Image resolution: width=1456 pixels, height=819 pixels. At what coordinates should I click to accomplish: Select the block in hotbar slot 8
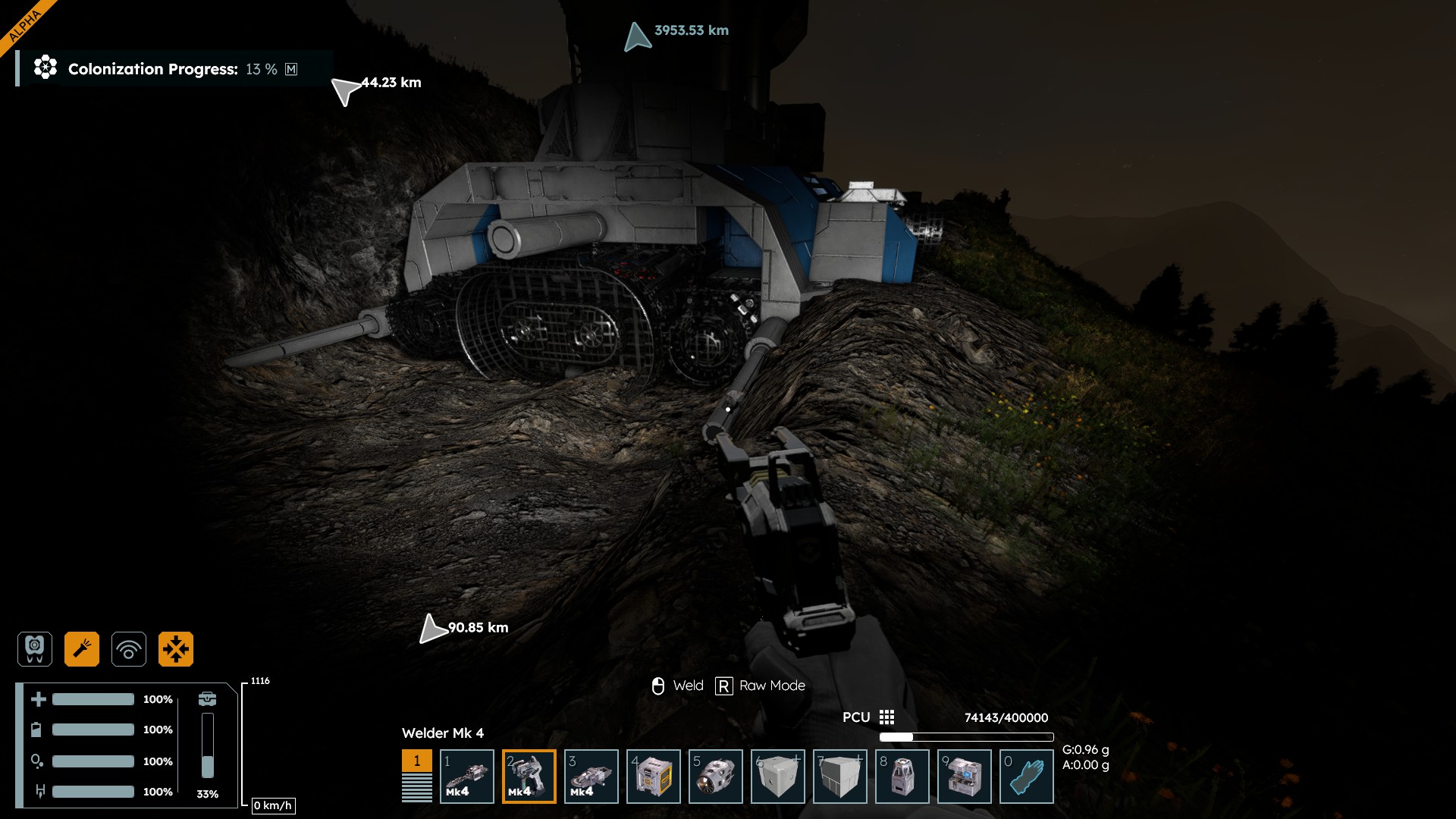click(x=902, y=776)
